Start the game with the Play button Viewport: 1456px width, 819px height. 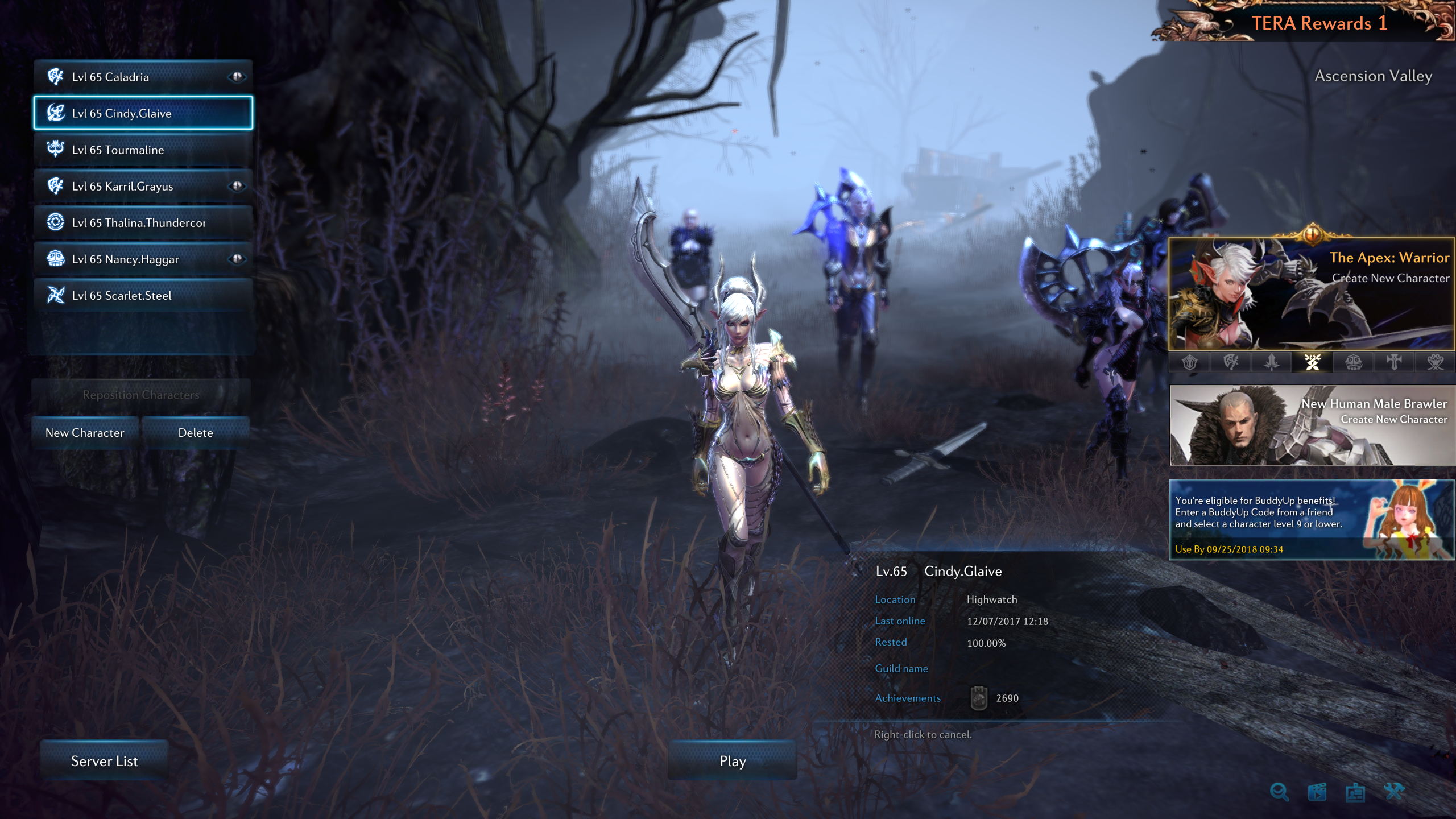point(733,761)
